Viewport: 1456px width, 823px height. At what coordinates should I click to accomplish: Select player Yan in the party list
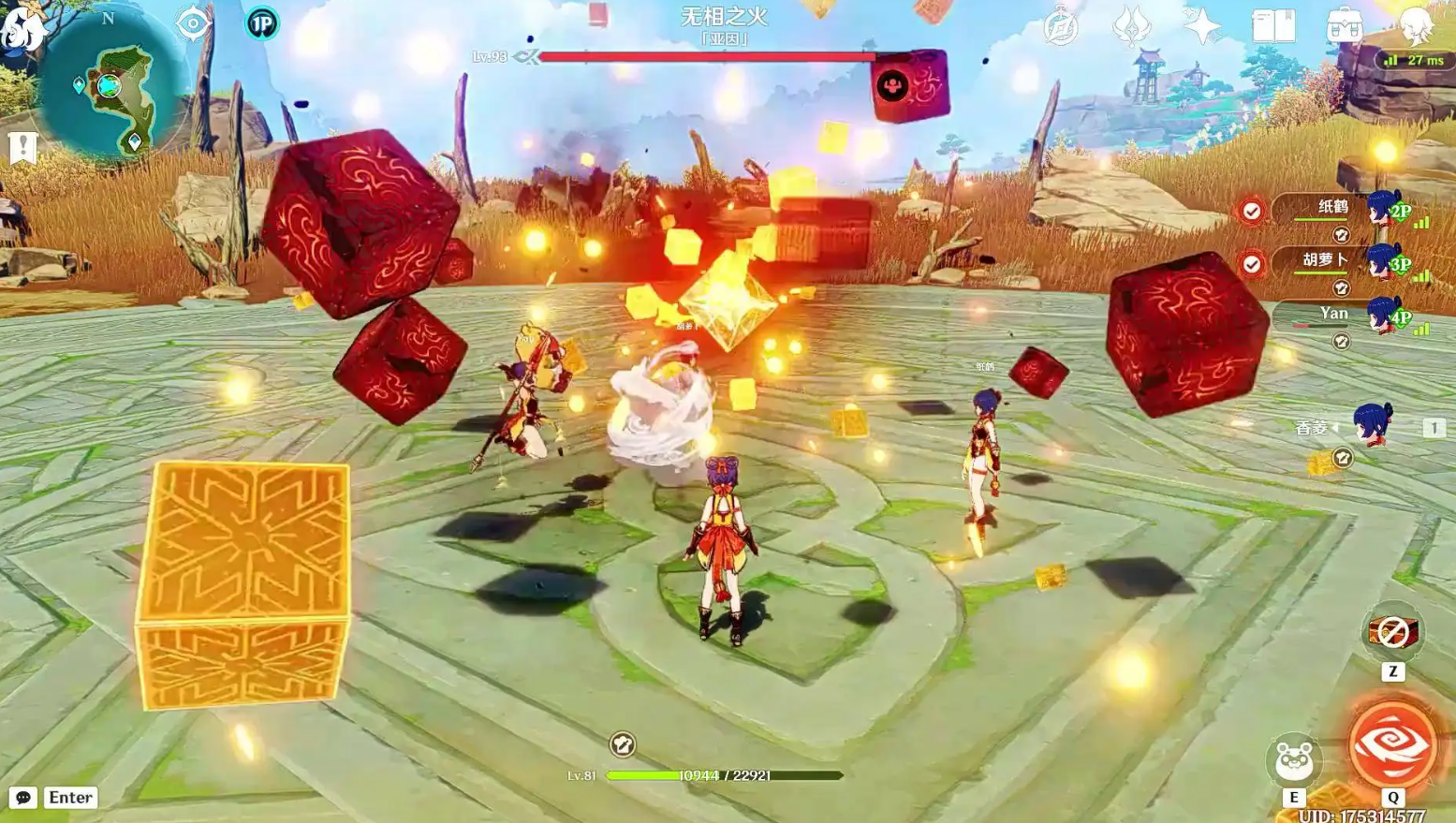[1334, 315]
